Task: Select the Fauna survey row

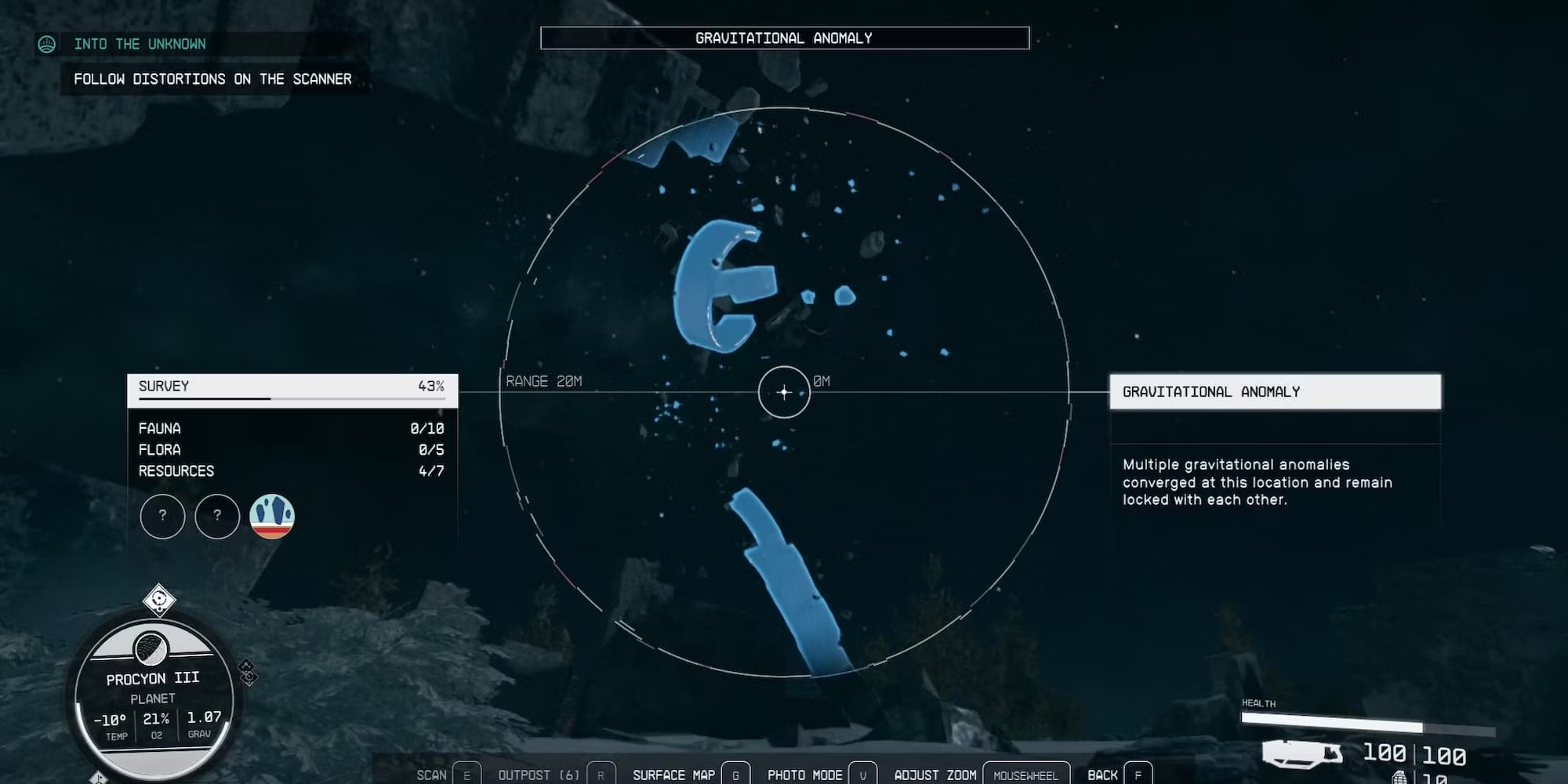Action: [x=292, y=429]
